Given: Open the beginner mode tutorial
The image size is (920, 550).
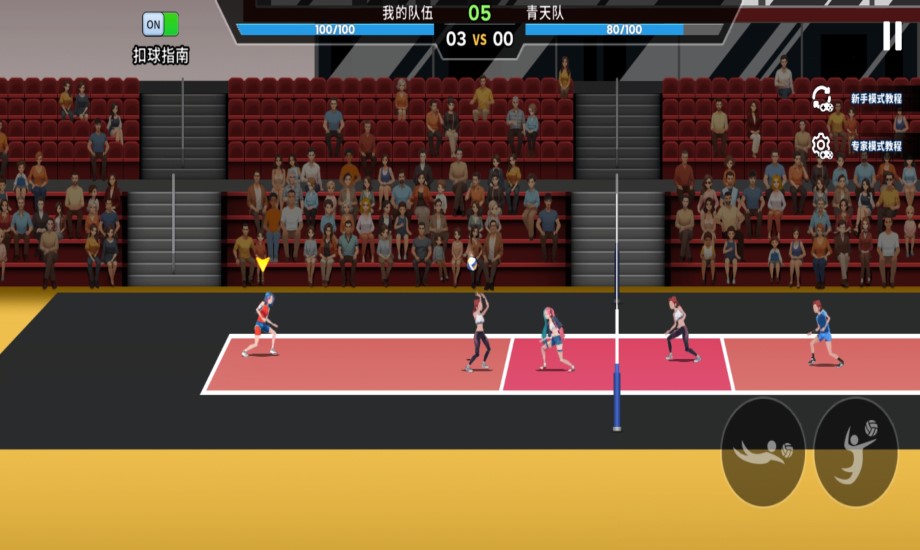Looking at the screenshot, I should click(857, 99).
